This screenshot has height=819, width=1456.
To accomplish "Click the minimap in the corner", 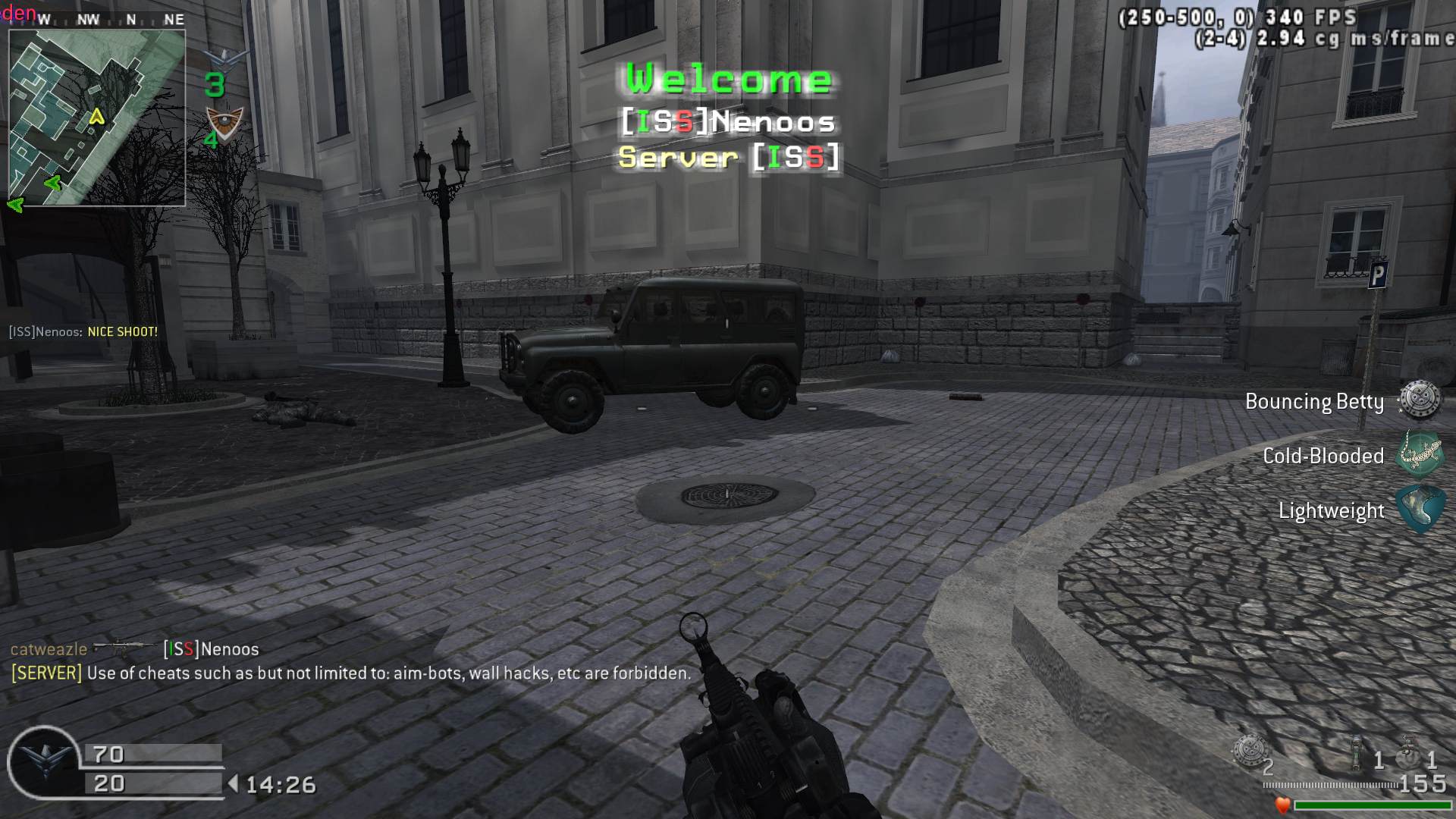I will (97, 118).
